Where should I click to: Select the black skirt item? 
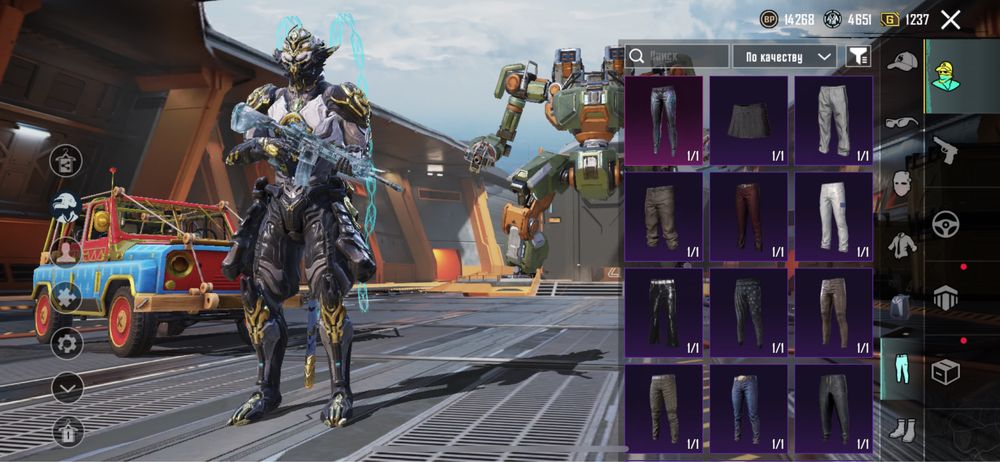pyautogui.click(x=749, y=120)
